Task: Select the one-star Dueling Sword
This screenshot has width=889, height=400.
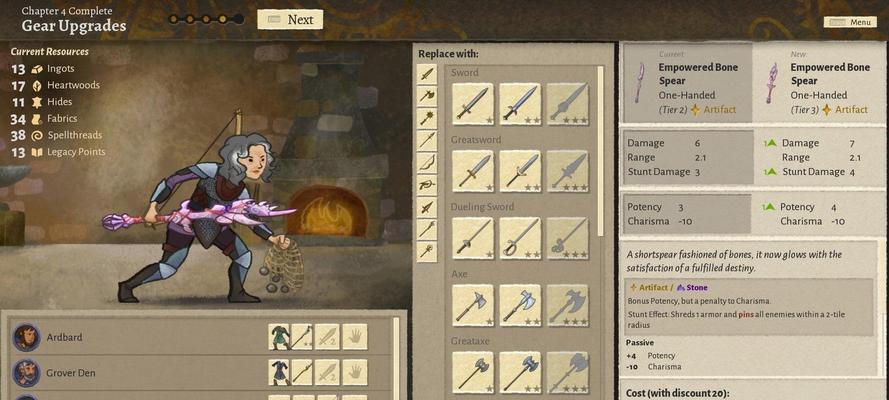Action: coord(472,238)
